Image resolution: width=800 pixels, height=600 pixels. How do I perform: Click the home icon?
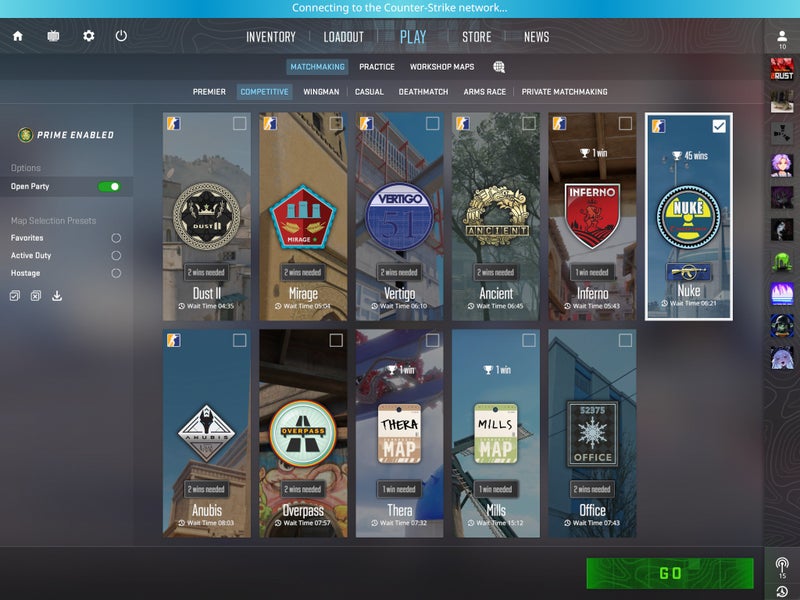click(x=17, y=36)
